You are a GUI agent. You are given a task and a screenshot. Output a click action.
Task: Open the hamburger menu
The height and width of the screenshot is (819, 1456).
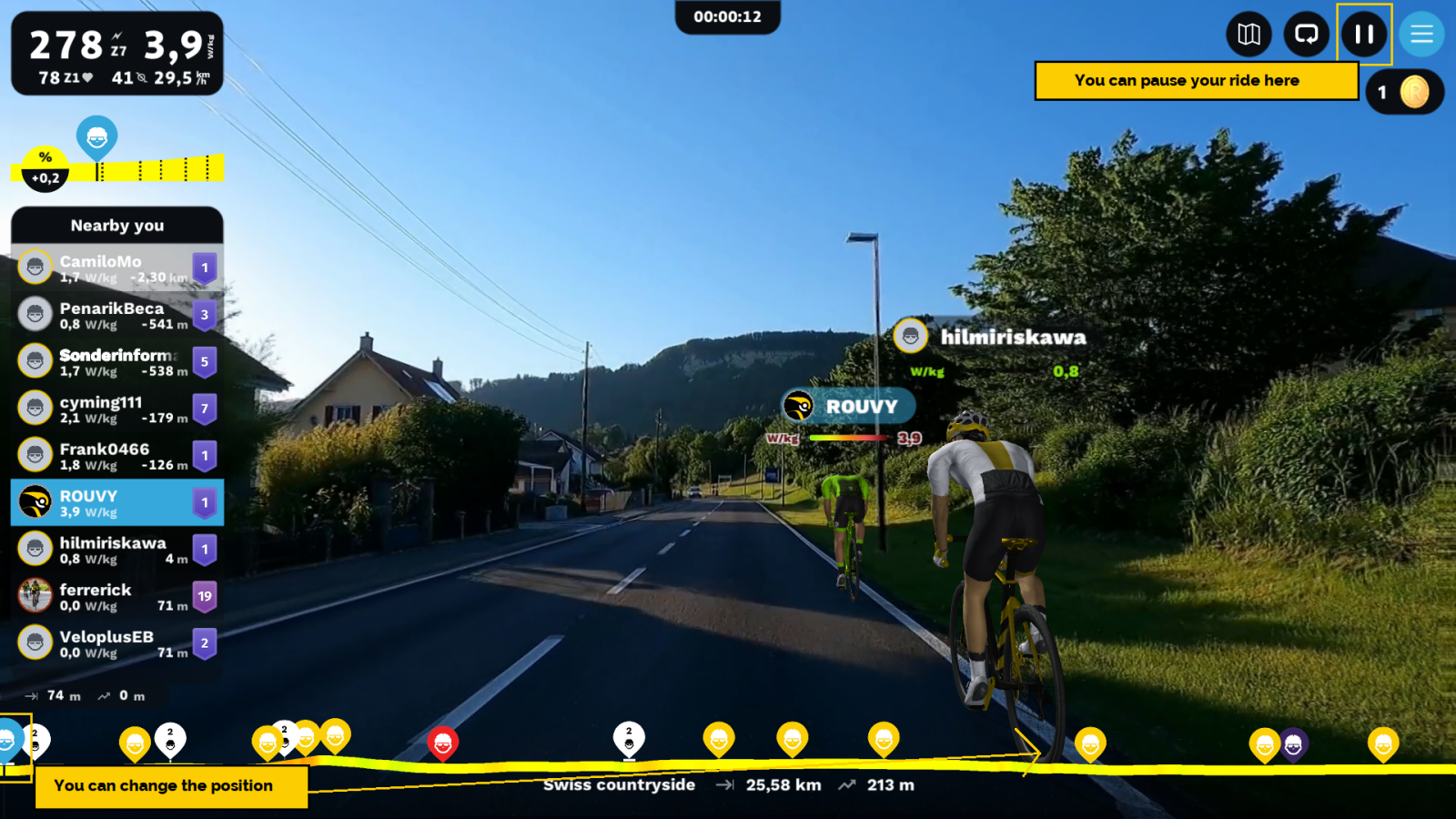pyautogui.click(x=1421, y=35)
